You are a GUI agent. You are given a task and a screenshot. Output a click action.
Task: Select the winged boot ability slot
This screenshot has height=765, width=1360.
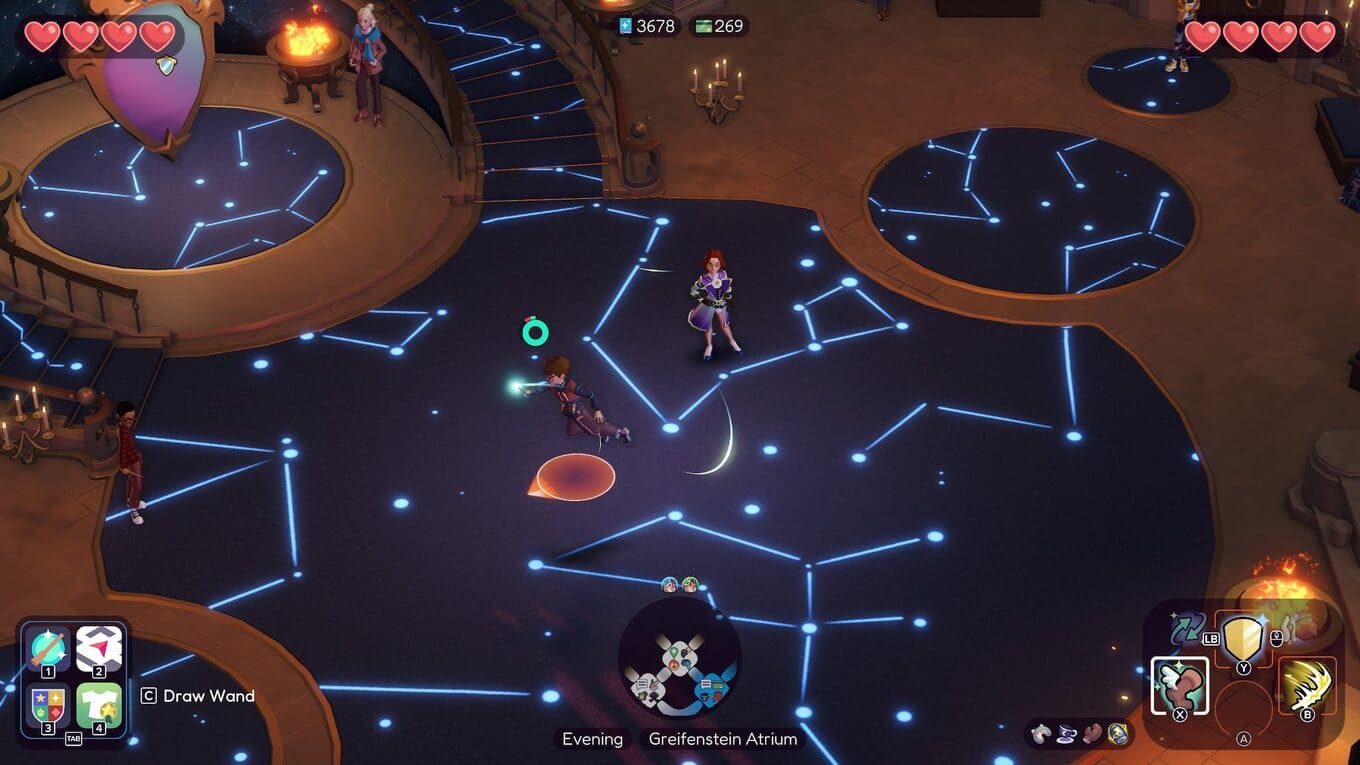coord(1180,686)
